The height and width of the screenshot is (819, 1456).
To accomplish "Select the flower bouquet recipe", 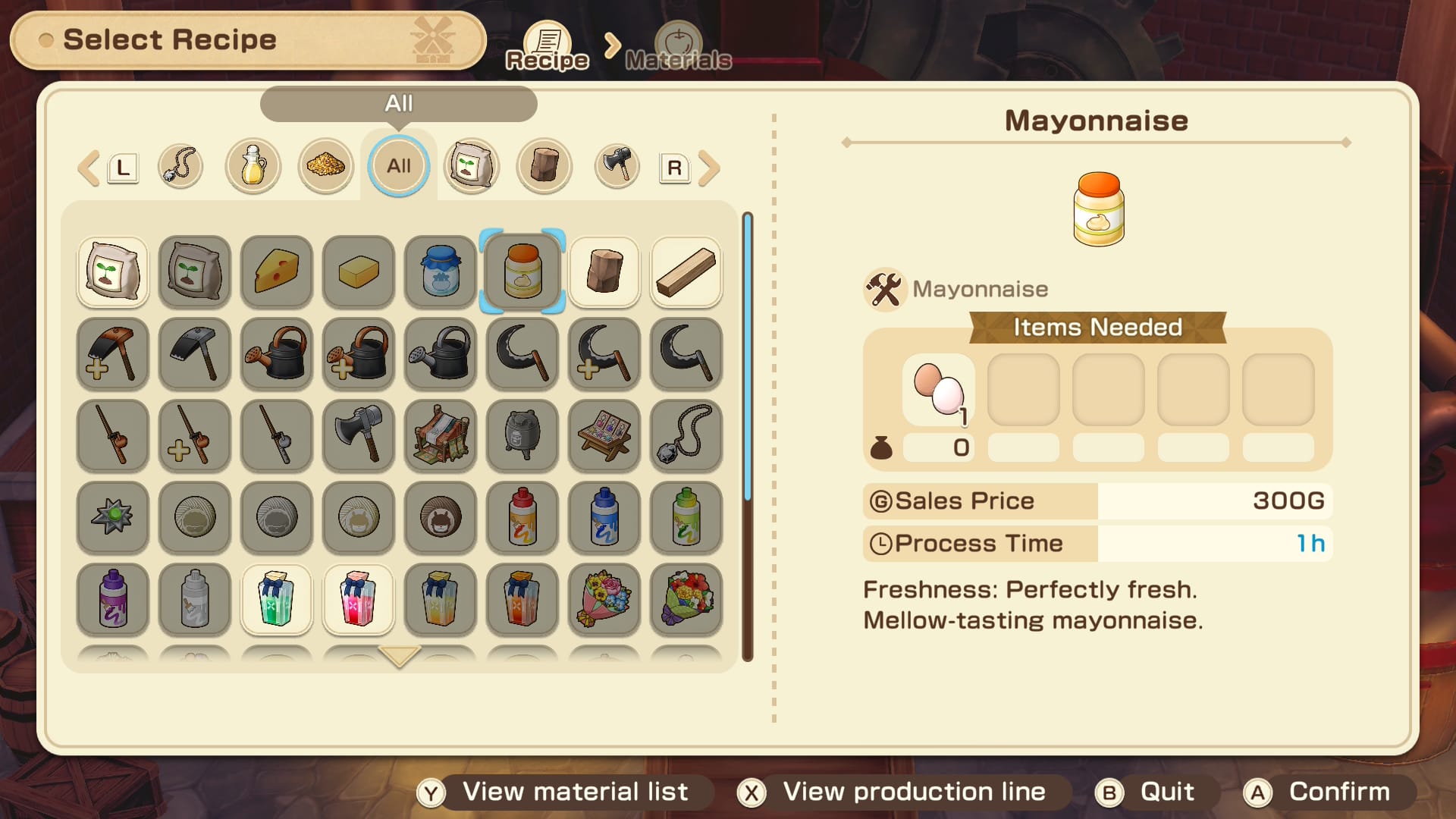I will (604, 599).
